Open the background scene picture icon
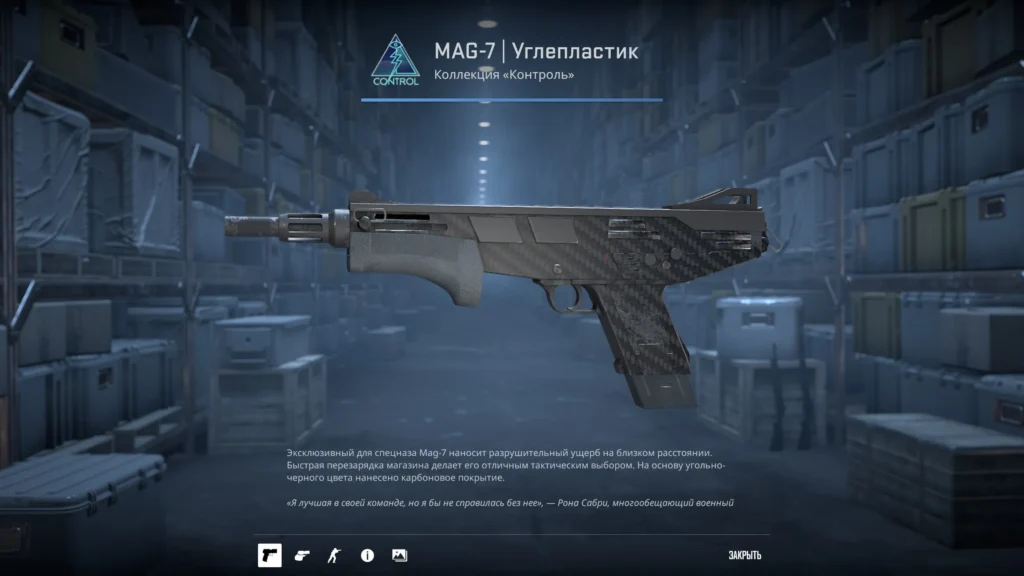The width and height of the screenshot is (1024, 576). coord(399,555)
